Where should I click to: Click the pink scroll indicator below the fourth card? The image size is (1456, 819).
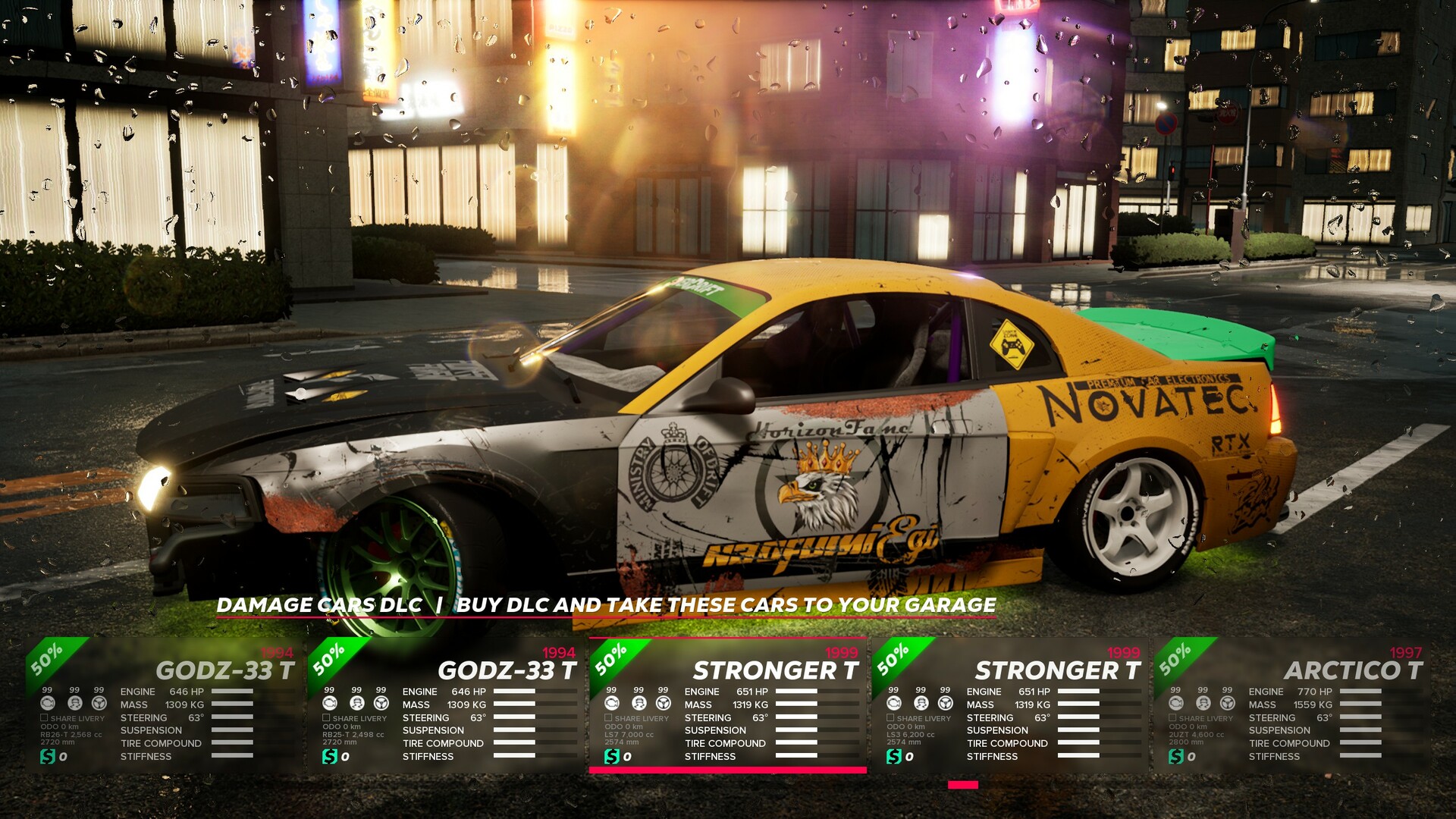965,785
